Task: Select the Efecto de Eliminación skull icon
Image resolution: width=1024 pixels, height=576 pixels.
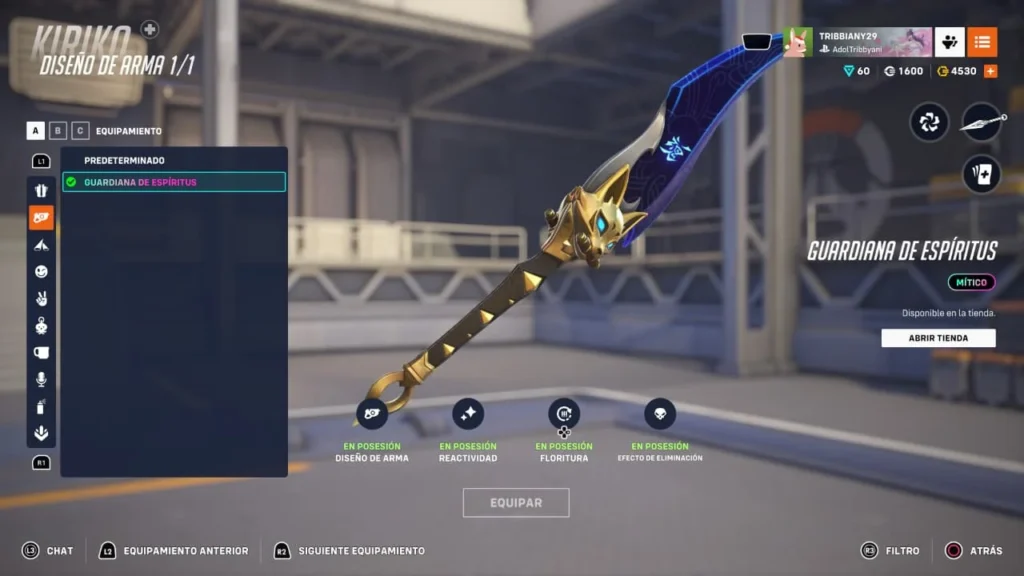Action: [x=660, y=414]
